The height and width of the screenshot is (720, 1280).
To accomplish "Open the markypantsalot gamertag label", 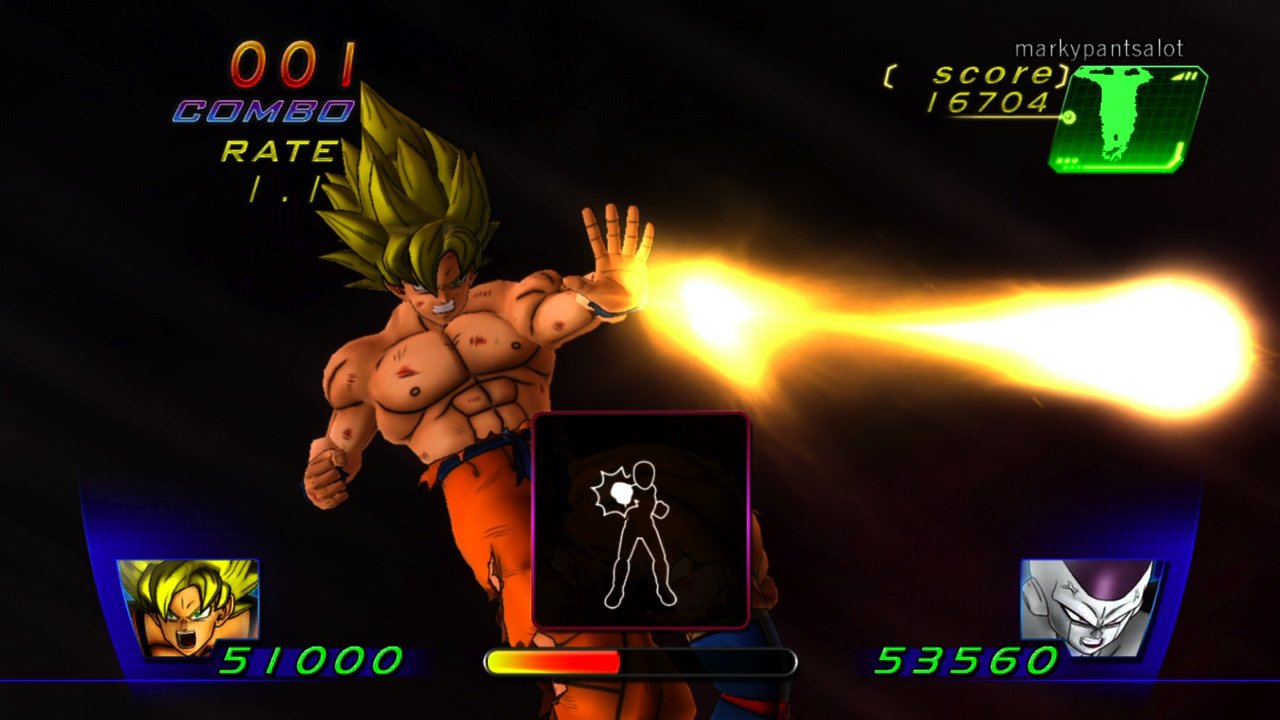I will [x=1097, y=46].
